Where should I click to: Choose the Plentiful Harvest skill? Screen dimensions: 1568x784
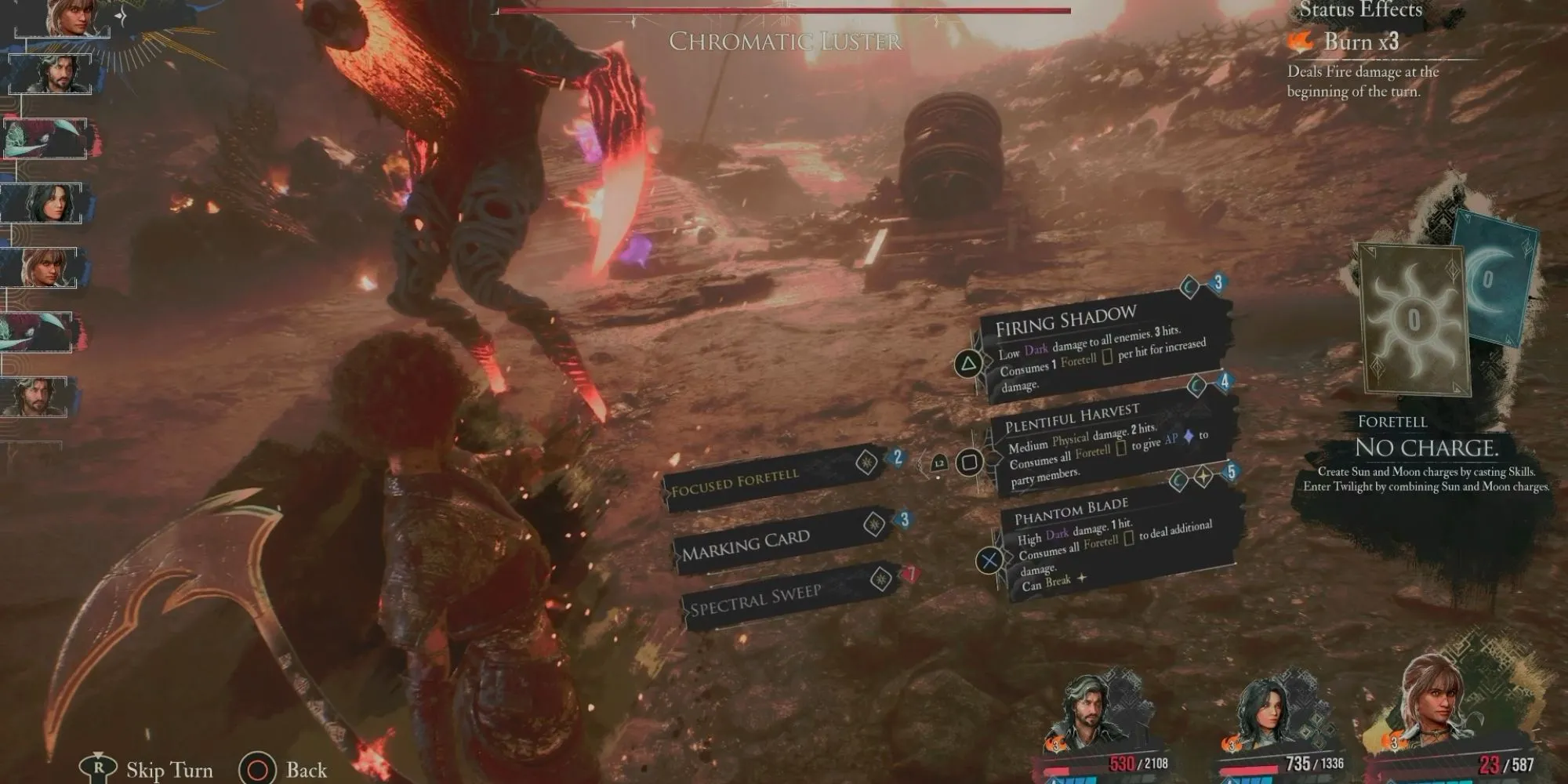coord(1105,443)
